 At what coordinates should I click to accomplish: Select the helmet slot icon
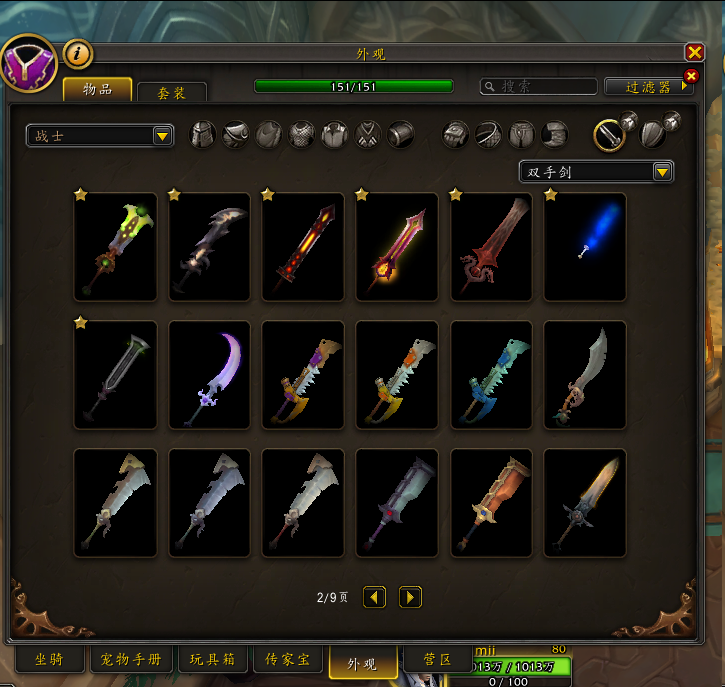(203, 135)
